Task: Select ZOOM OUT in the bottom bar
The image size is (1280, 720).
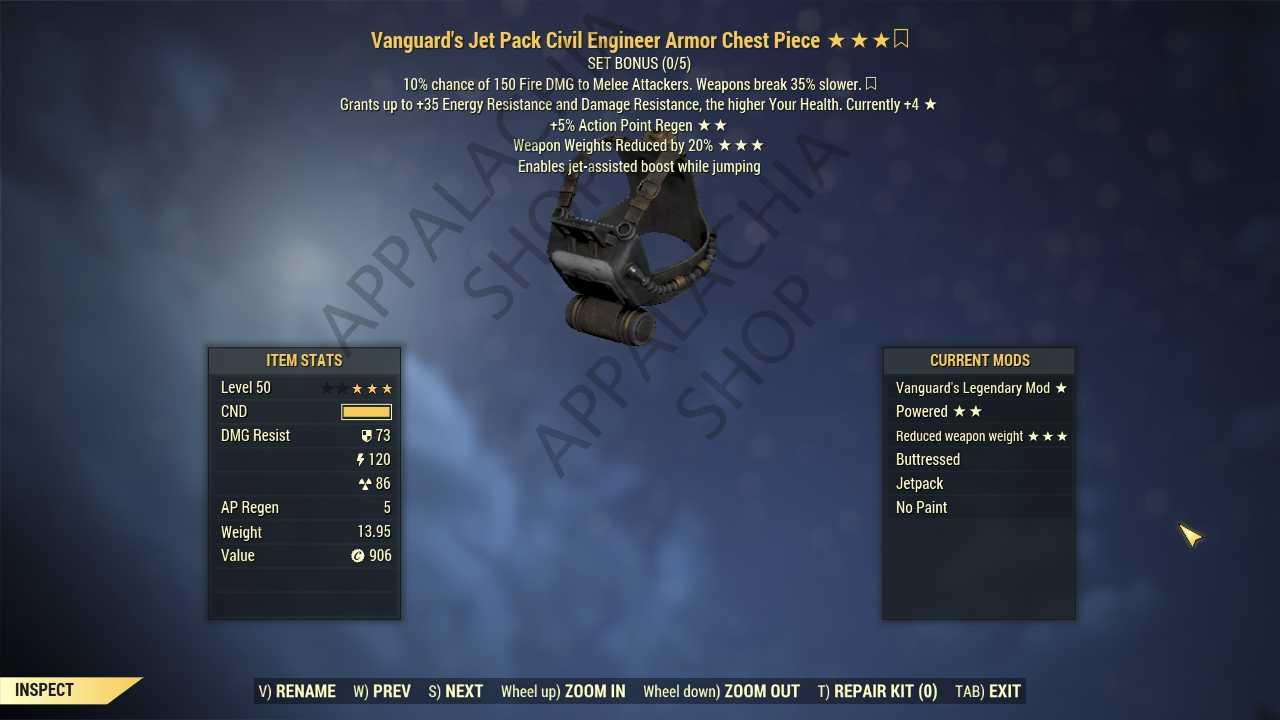Action: tap(721, 691)
